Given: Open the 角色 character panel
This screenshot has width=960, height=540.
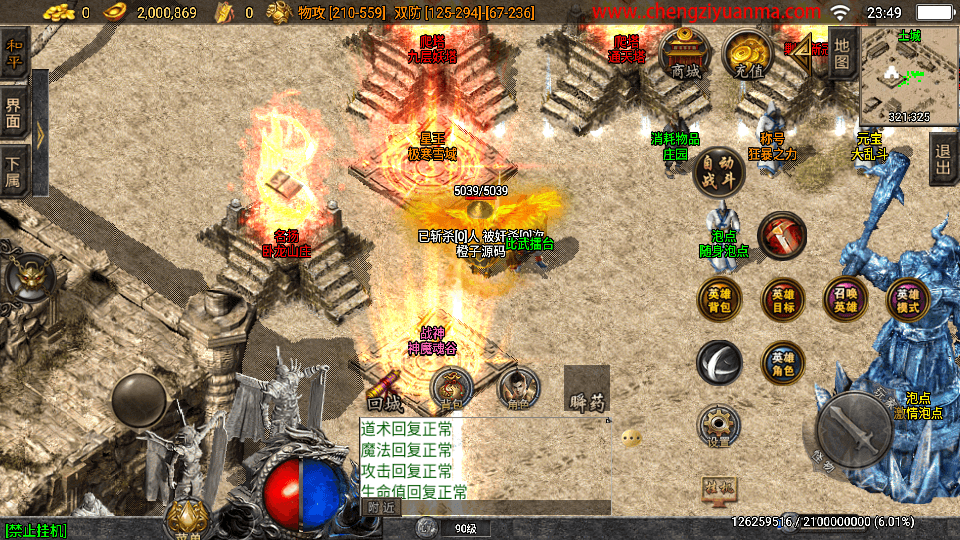Looking at the screenshot, I should click(518, 386).
